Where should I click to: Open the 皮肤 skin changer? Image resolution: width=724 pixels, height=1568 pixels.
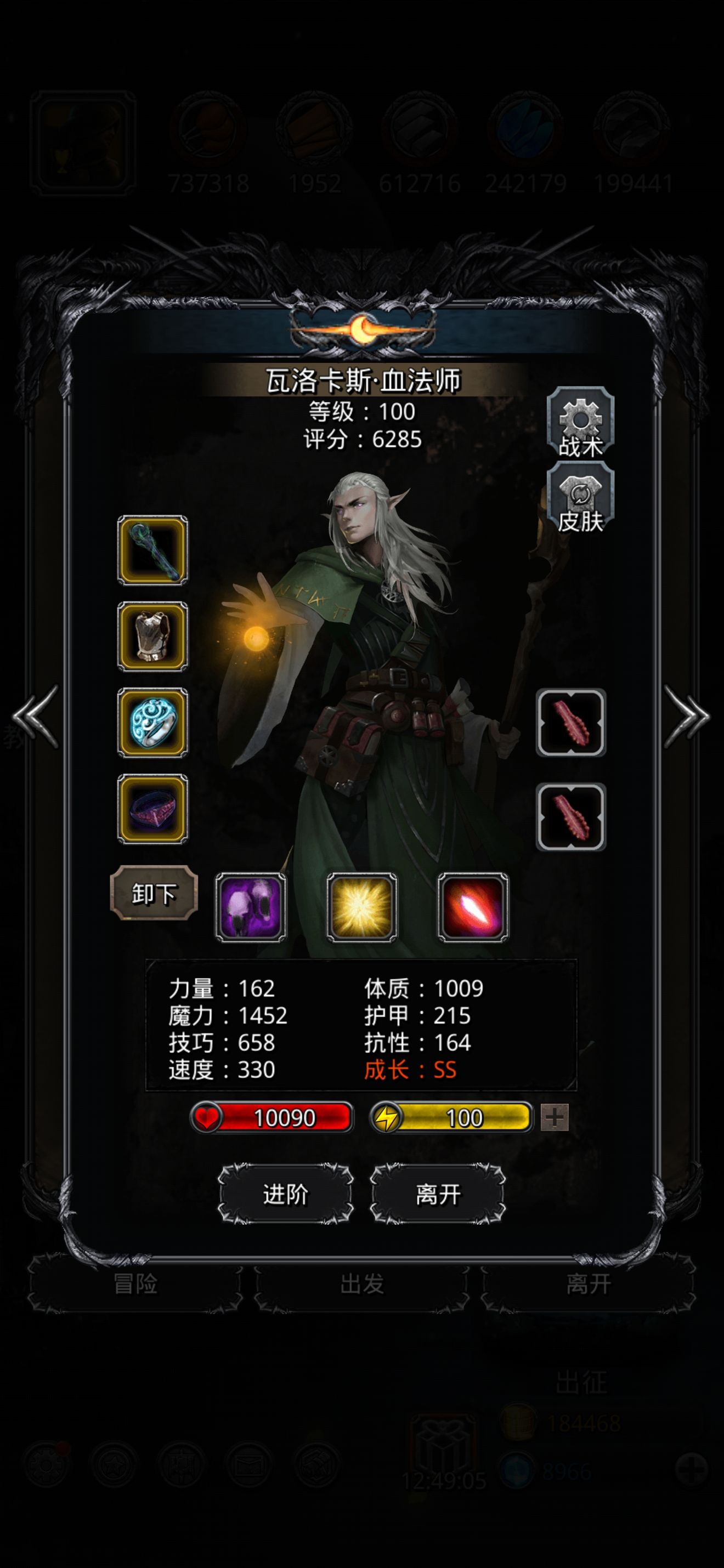pyautogui.click(x=580, y=498)
